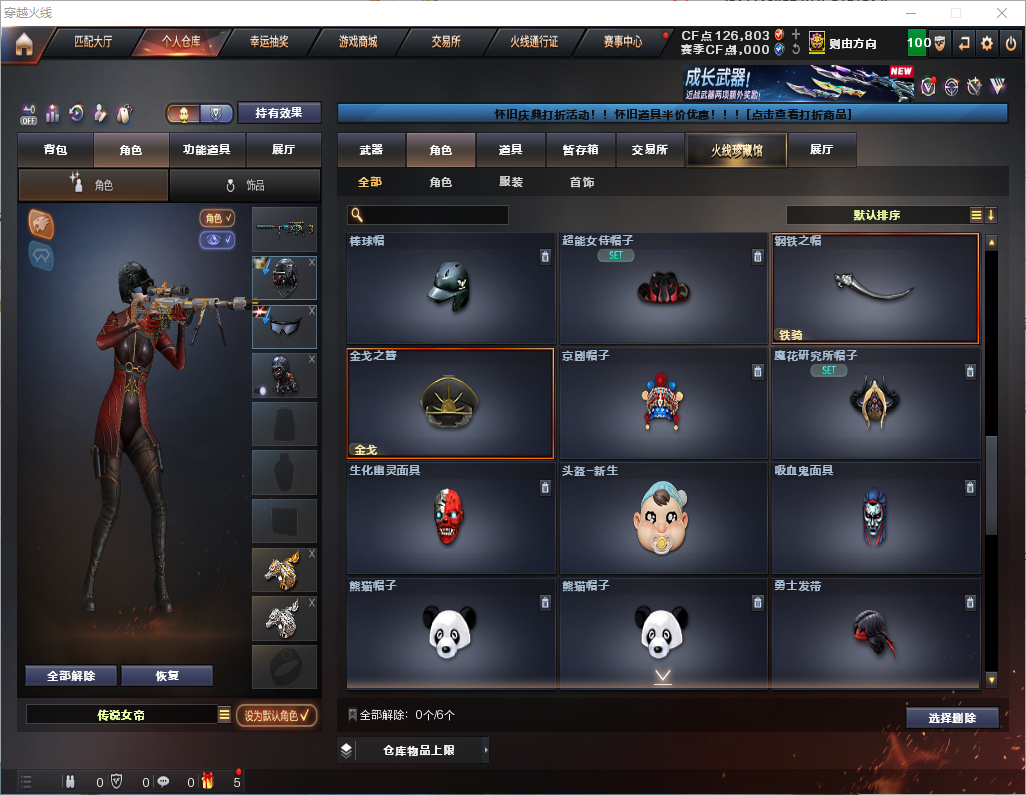This screenshot has width=1026, height=795.
Task: Choose the 京剧帽子 opera hat
Action: [x=661, y=403]
